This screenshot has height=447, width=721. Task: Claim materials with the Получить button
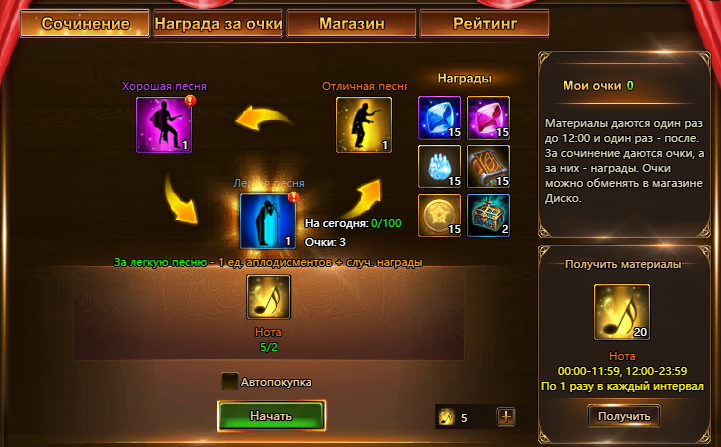click(x=624, y=416)
